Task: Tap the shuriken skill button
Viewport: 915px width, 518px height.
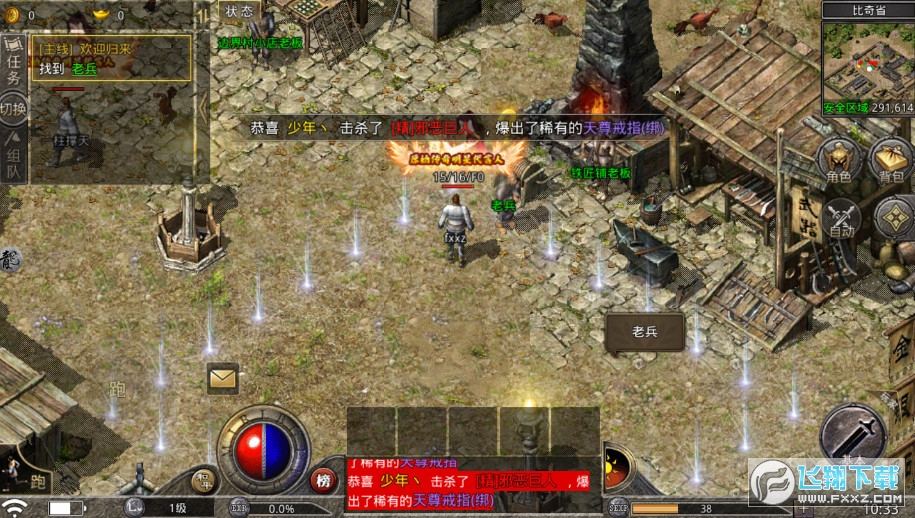Action: click(x=894, y=217)
